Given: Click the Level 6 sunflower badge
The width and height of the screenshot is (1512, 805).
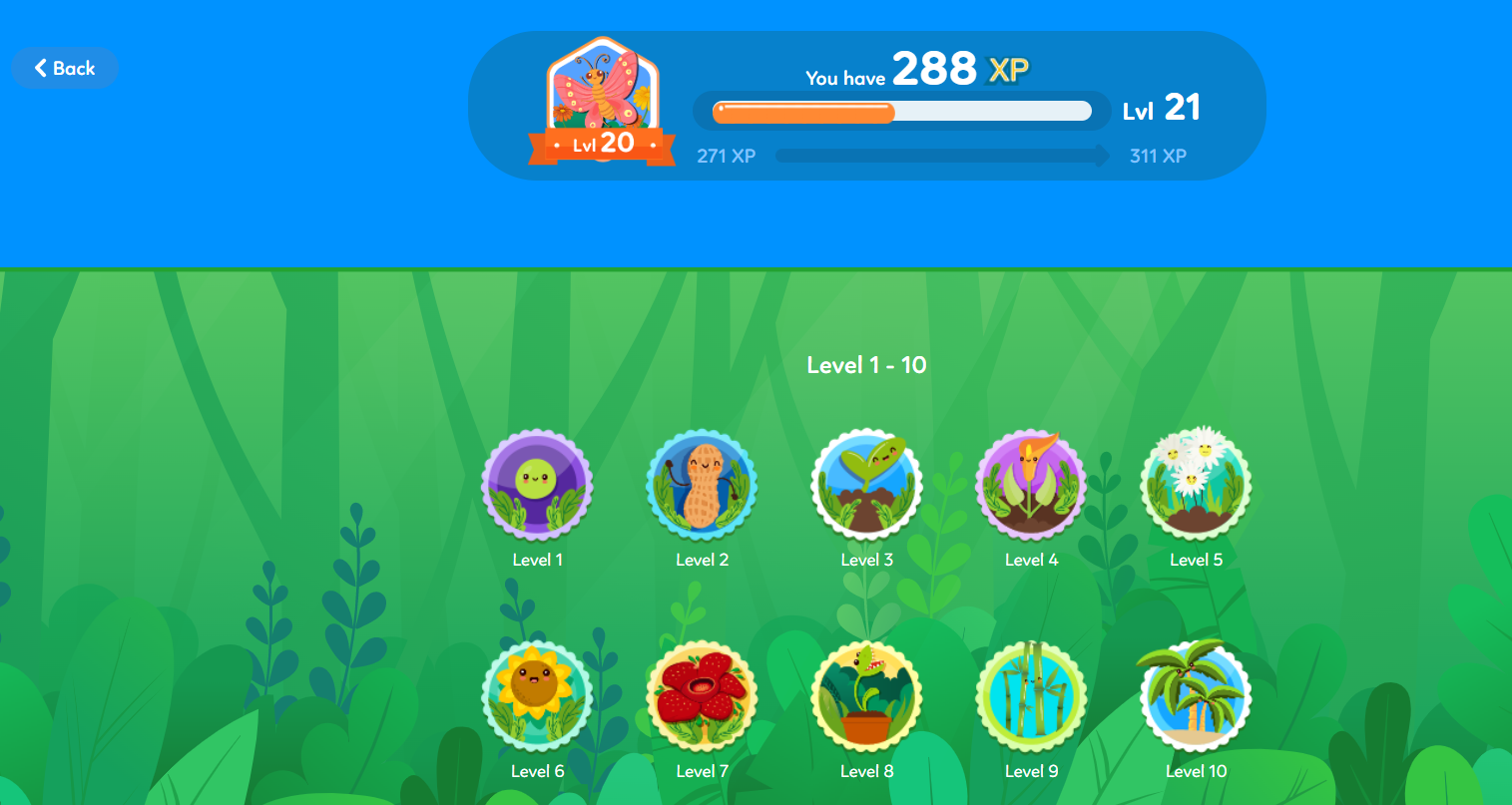Looking at the screenshot, I should coord(538,697).
